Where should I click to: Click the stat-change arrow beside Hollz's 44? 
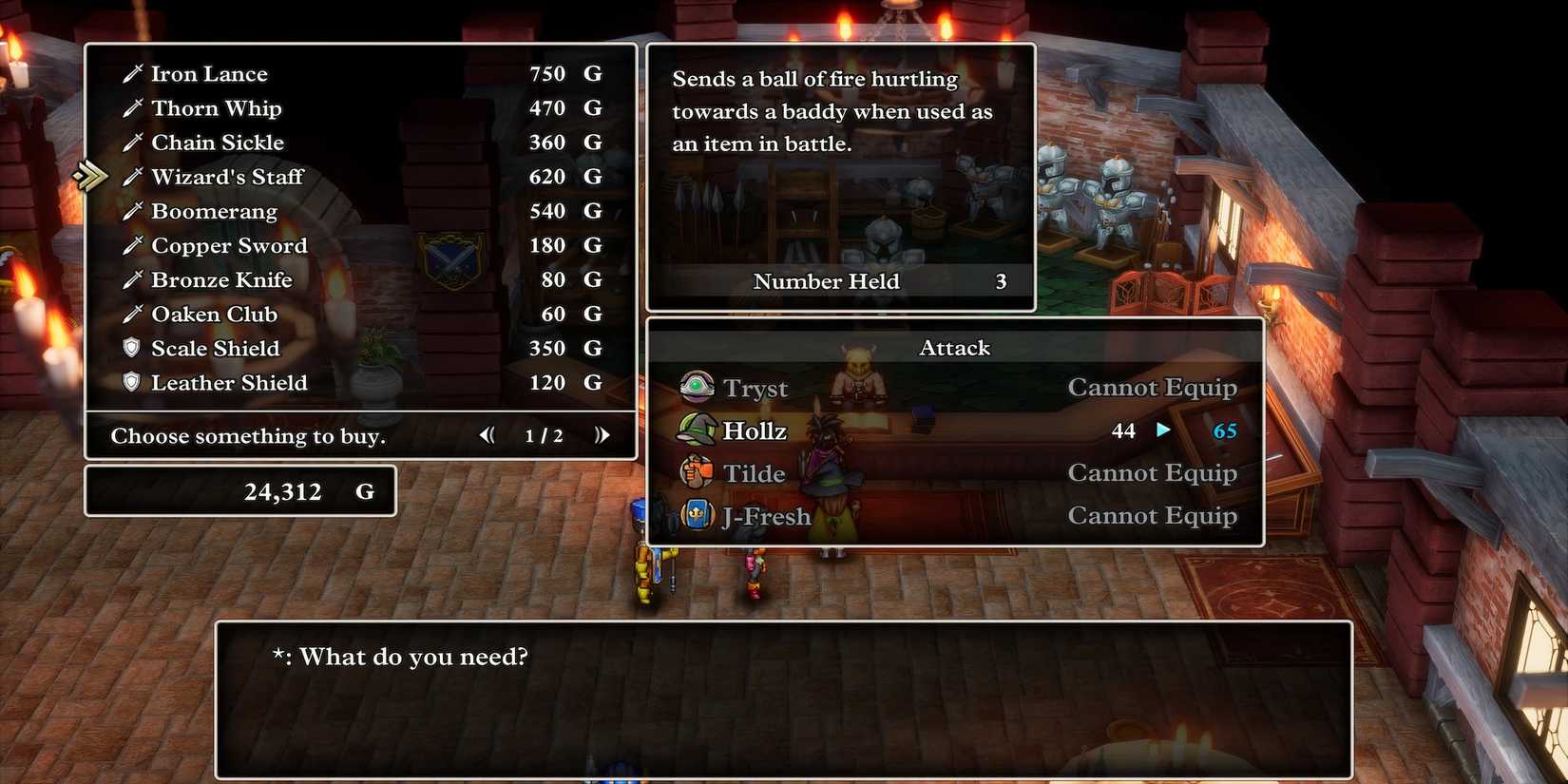(1163, 430)
